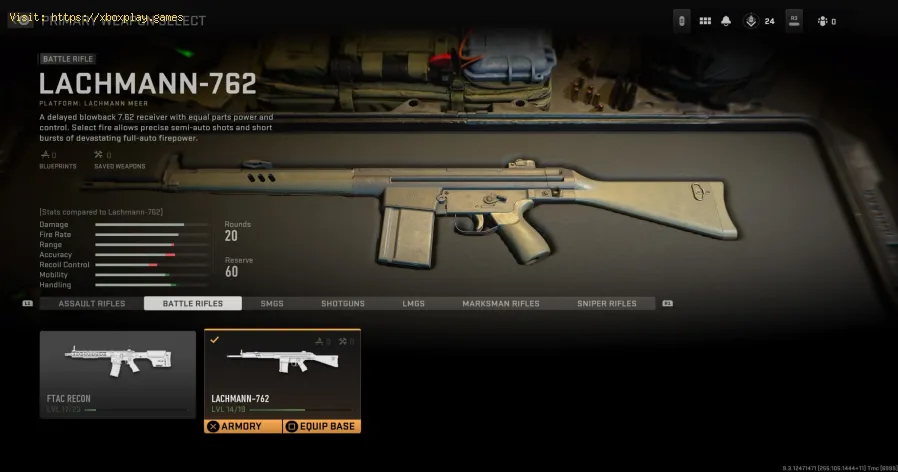Select the Lachmann-762 weapon card
Screen dimensions: 898x472
point(282,373)
